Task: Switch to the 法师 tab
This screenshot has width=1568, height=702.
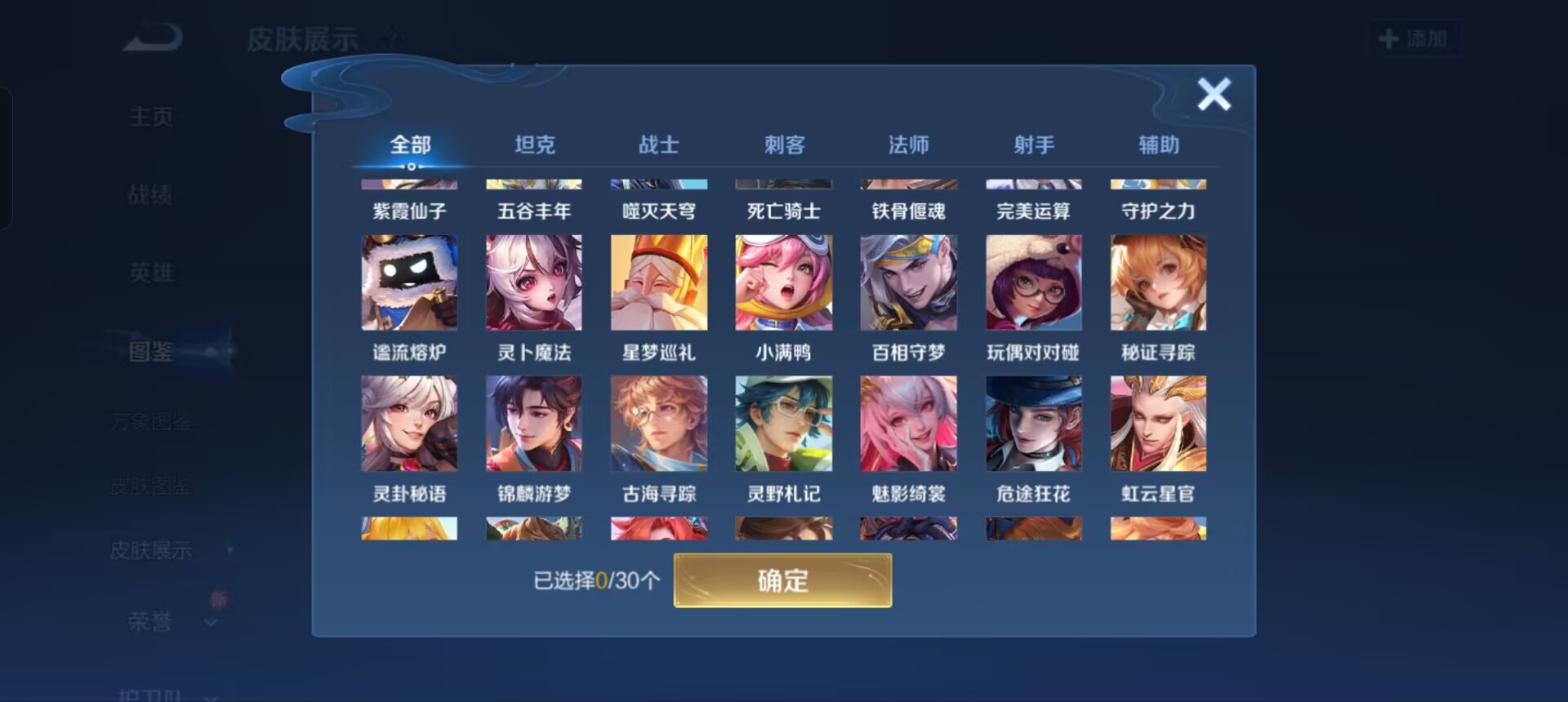Action: click(909, 144)
